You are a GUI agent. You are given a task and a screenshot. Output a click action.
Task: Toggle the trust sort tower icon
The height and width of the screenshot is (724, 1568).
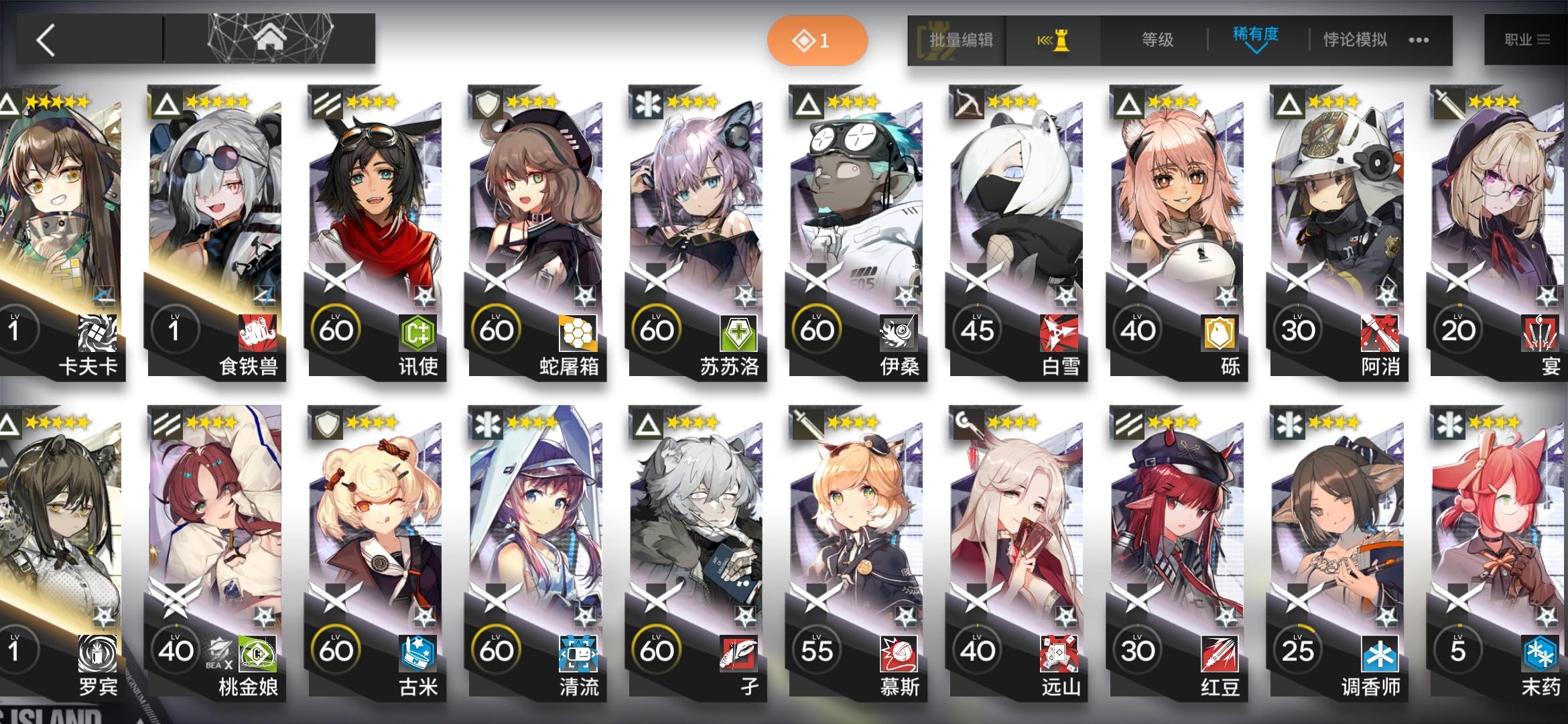[1055, 40]
